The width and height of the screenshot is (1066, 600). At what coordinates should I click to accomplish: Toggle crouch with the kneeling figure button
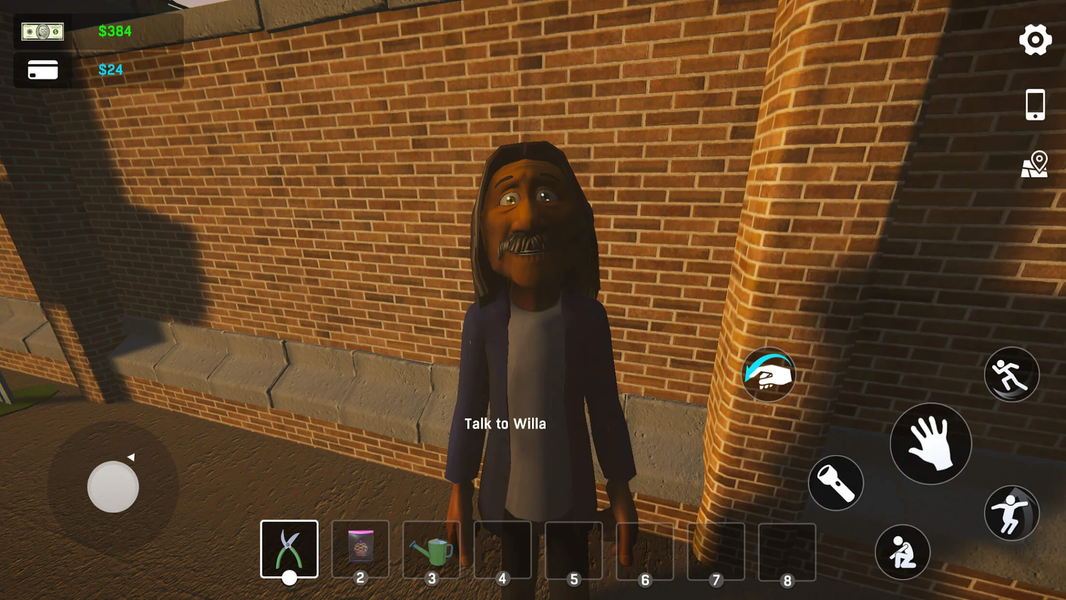point(902,552)
